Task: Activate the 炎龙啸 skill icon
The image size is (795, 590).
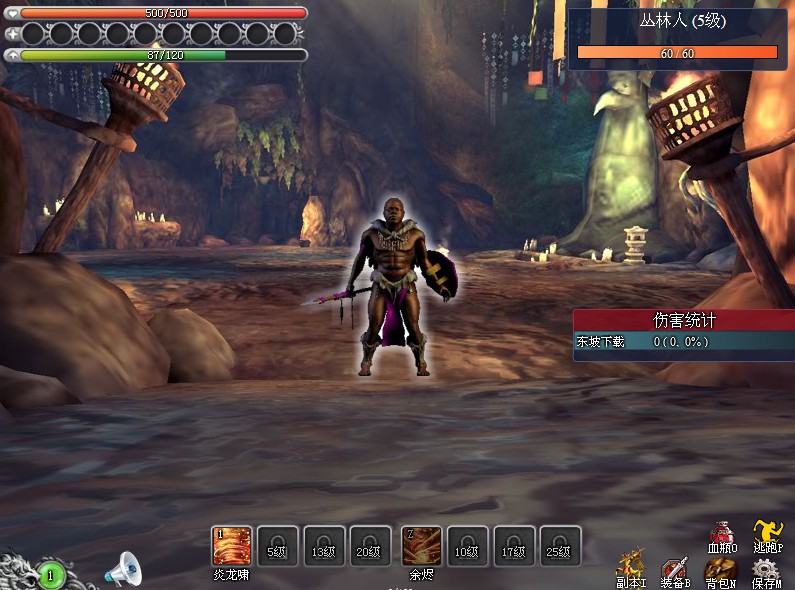Action: pos(231,546)
